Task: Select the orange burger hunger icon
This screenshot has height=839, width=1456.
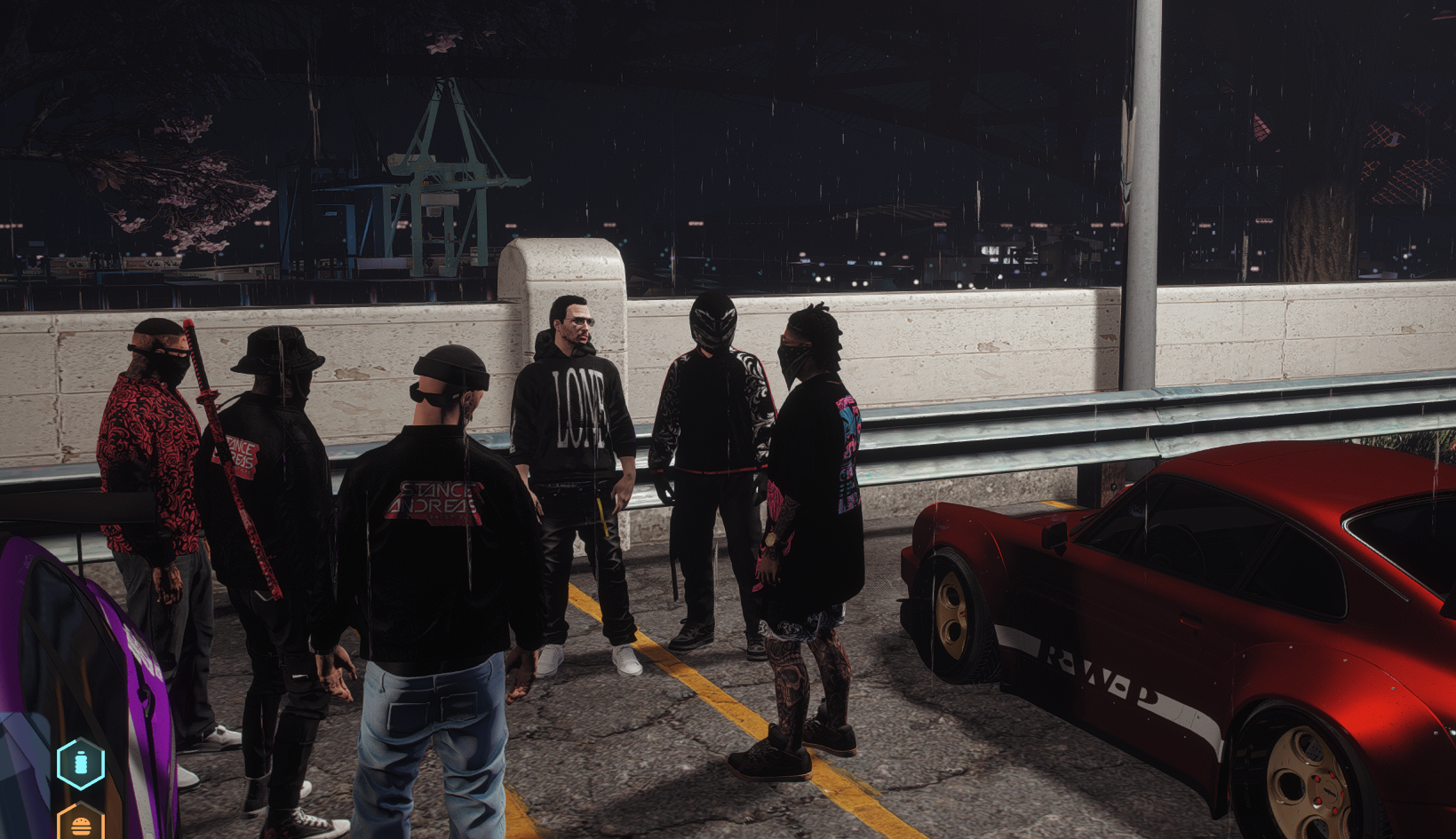Action: click(81, 825)
